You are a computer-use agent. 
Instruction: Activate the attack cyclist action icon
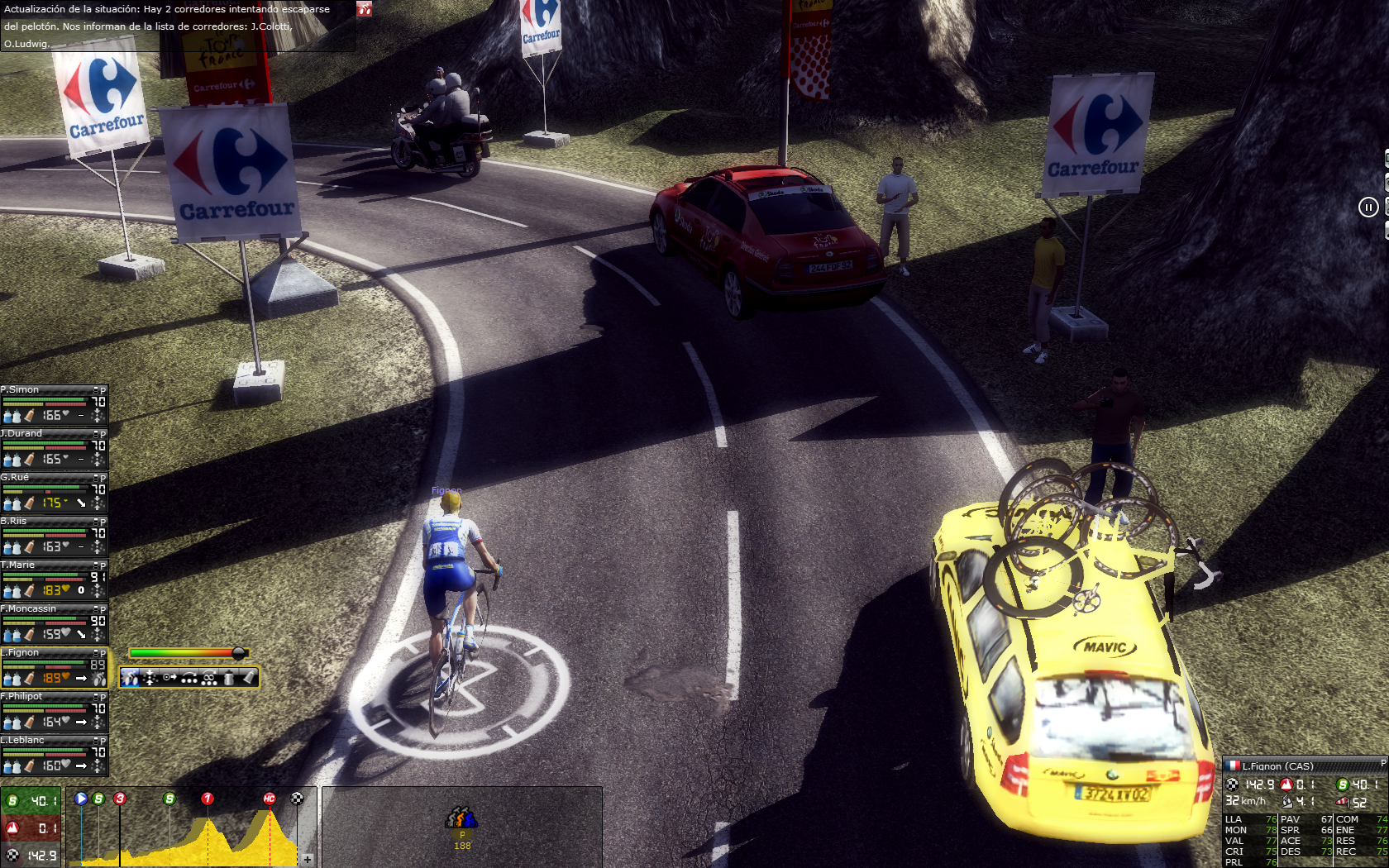coord(131,679)
